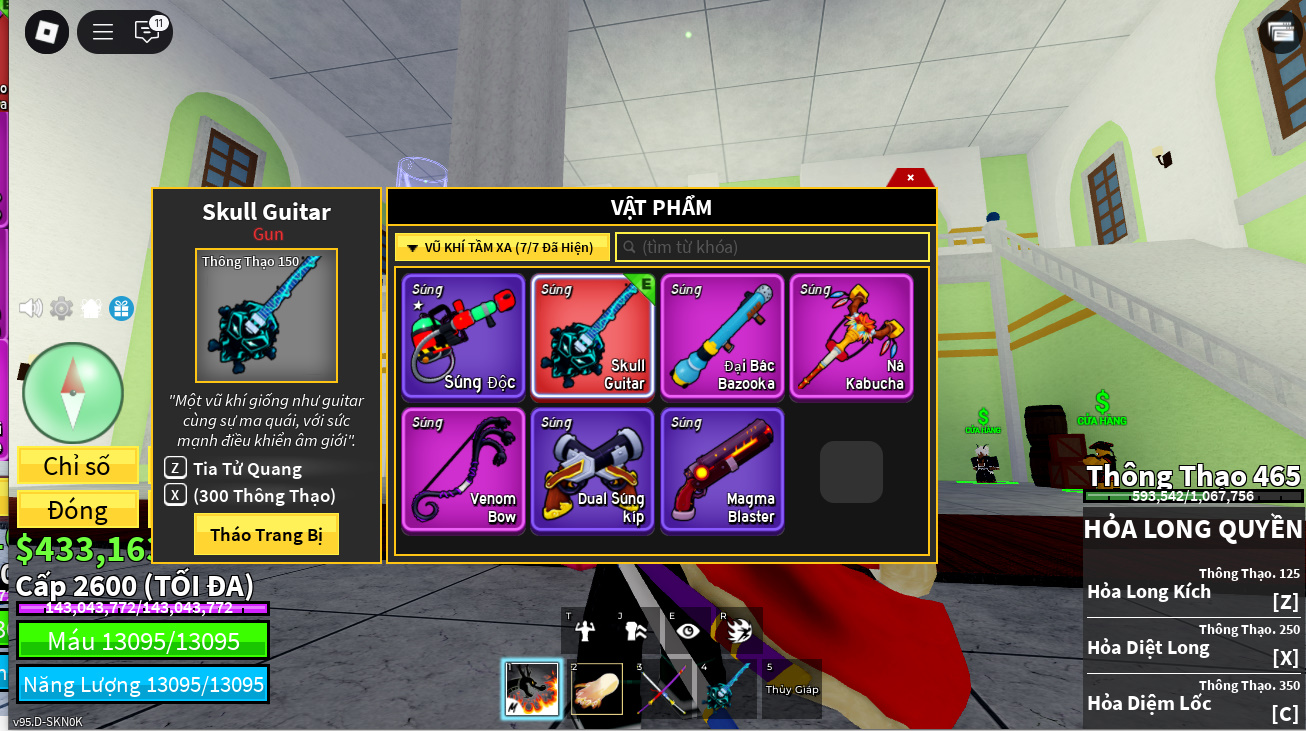
Task: Select the Magma Blaster slot
Action: point(722,469)
